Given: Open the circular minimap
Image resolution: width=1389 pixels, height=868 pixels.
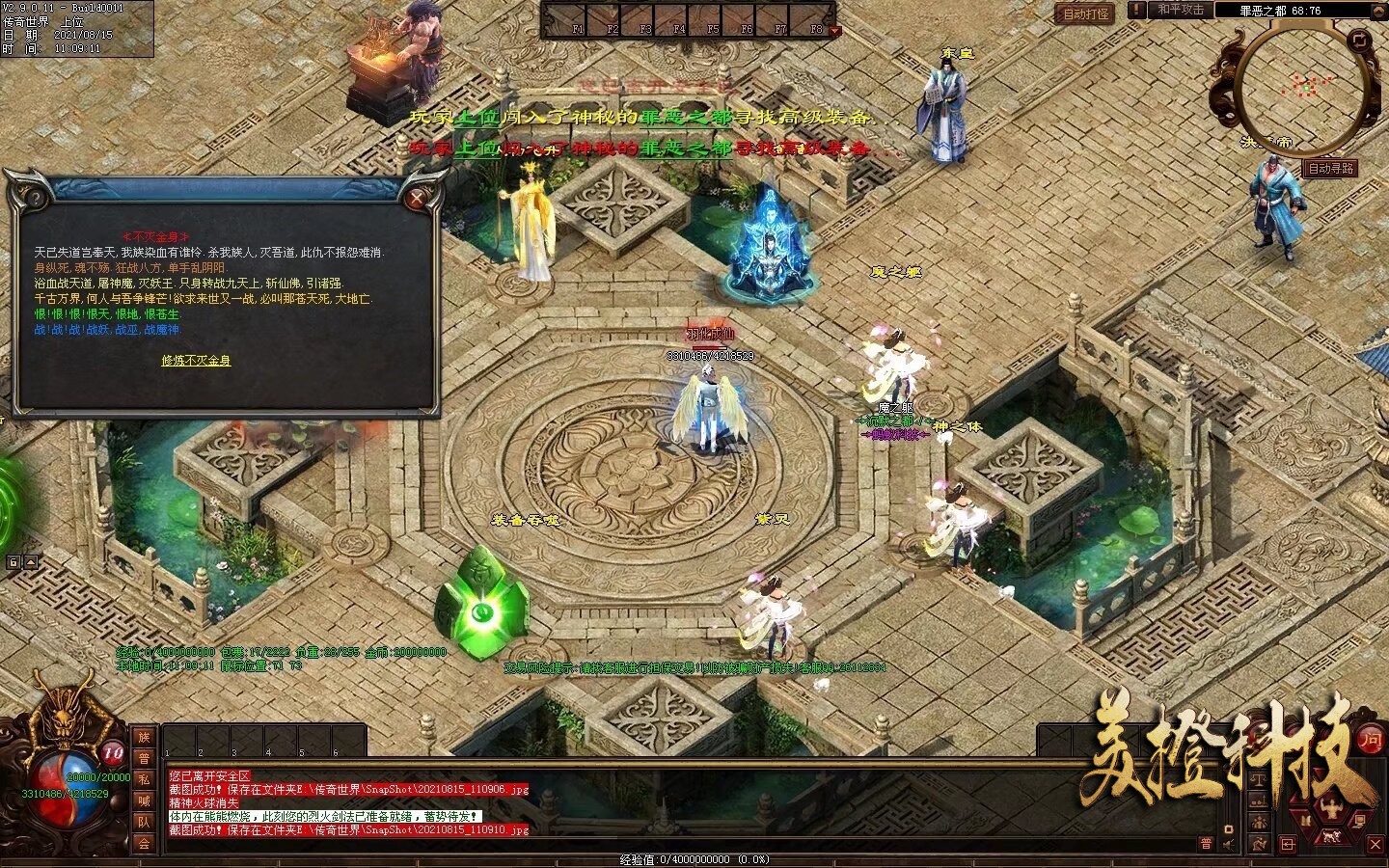Looking at the screenshot, I should pyautogui.click(x=1306, y=88).
